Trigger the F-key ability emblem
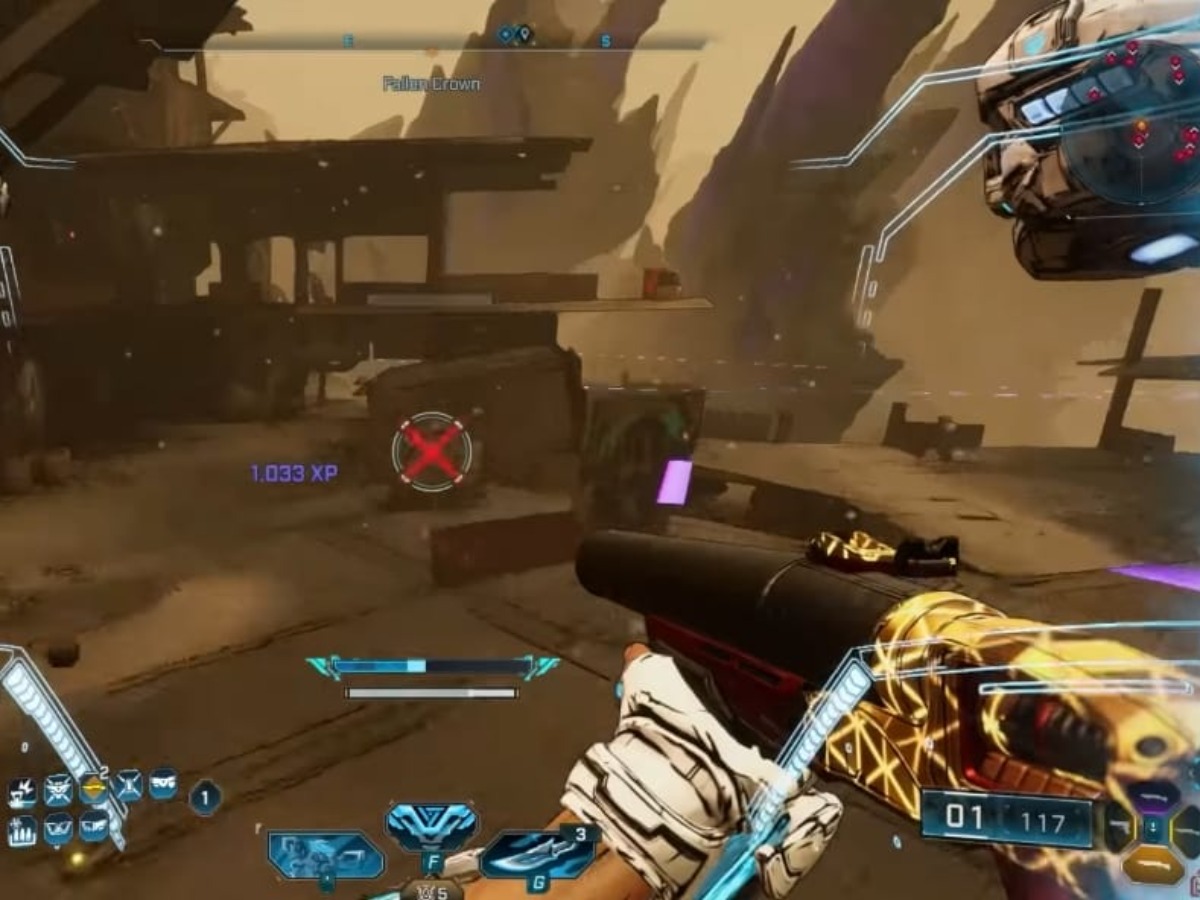Image resolution: width=1200 pixels, height=900 pixels. click(431, 828)
